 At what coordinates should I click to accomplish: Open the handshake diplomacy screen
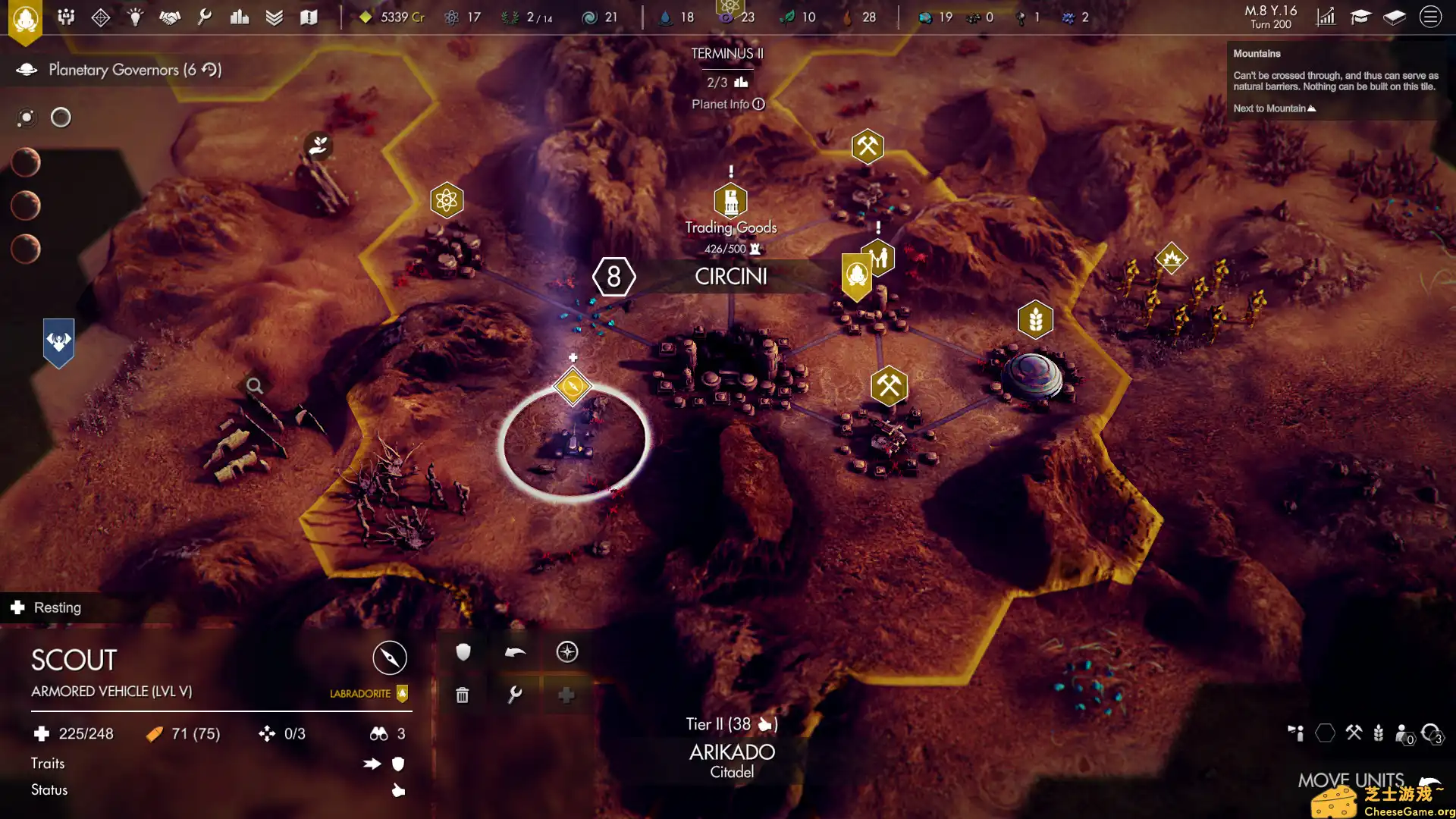(x=170, y=17)
